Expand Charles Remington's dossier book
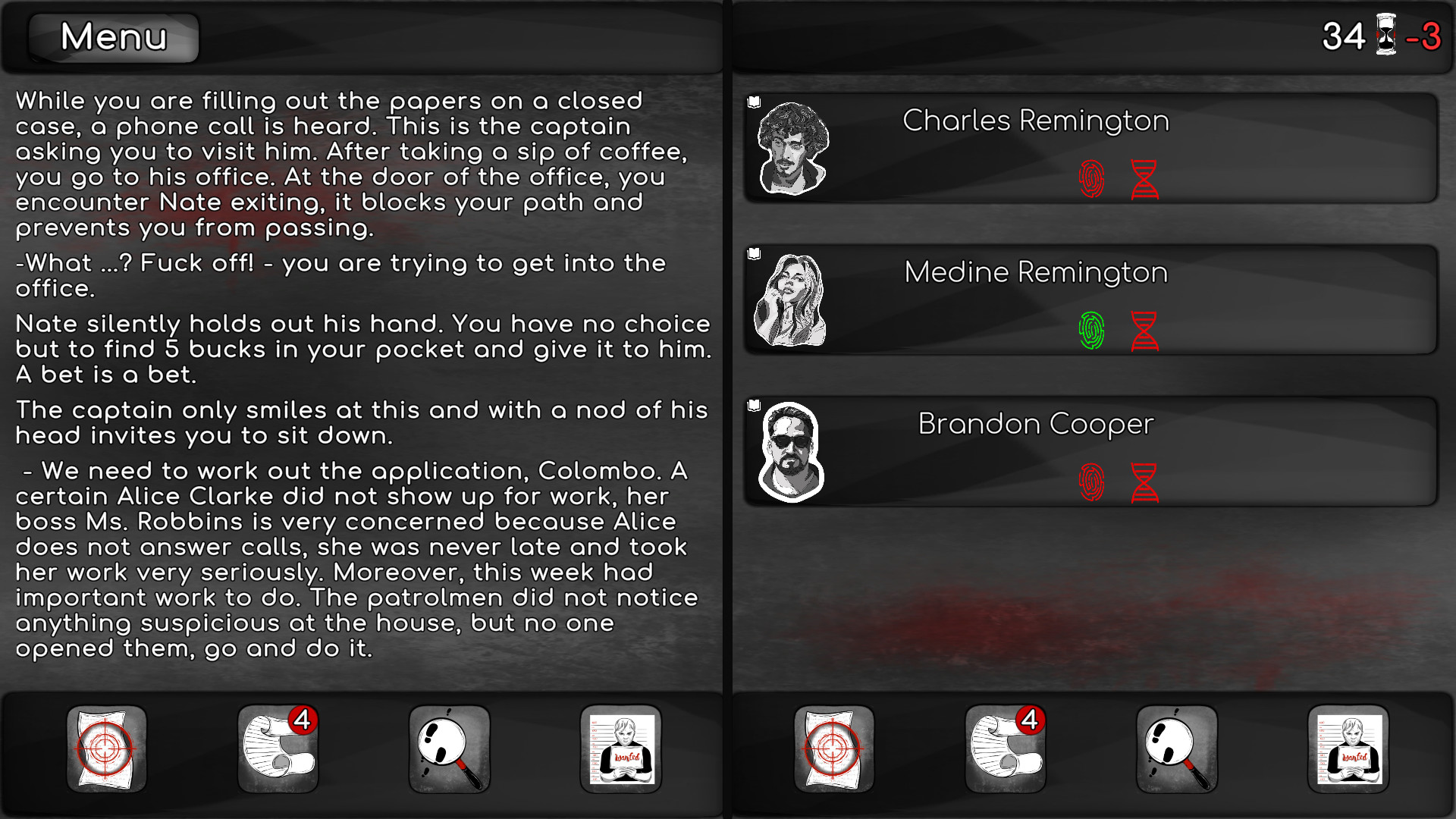Viewport: 1456px width, 819px height. [752, 101]
